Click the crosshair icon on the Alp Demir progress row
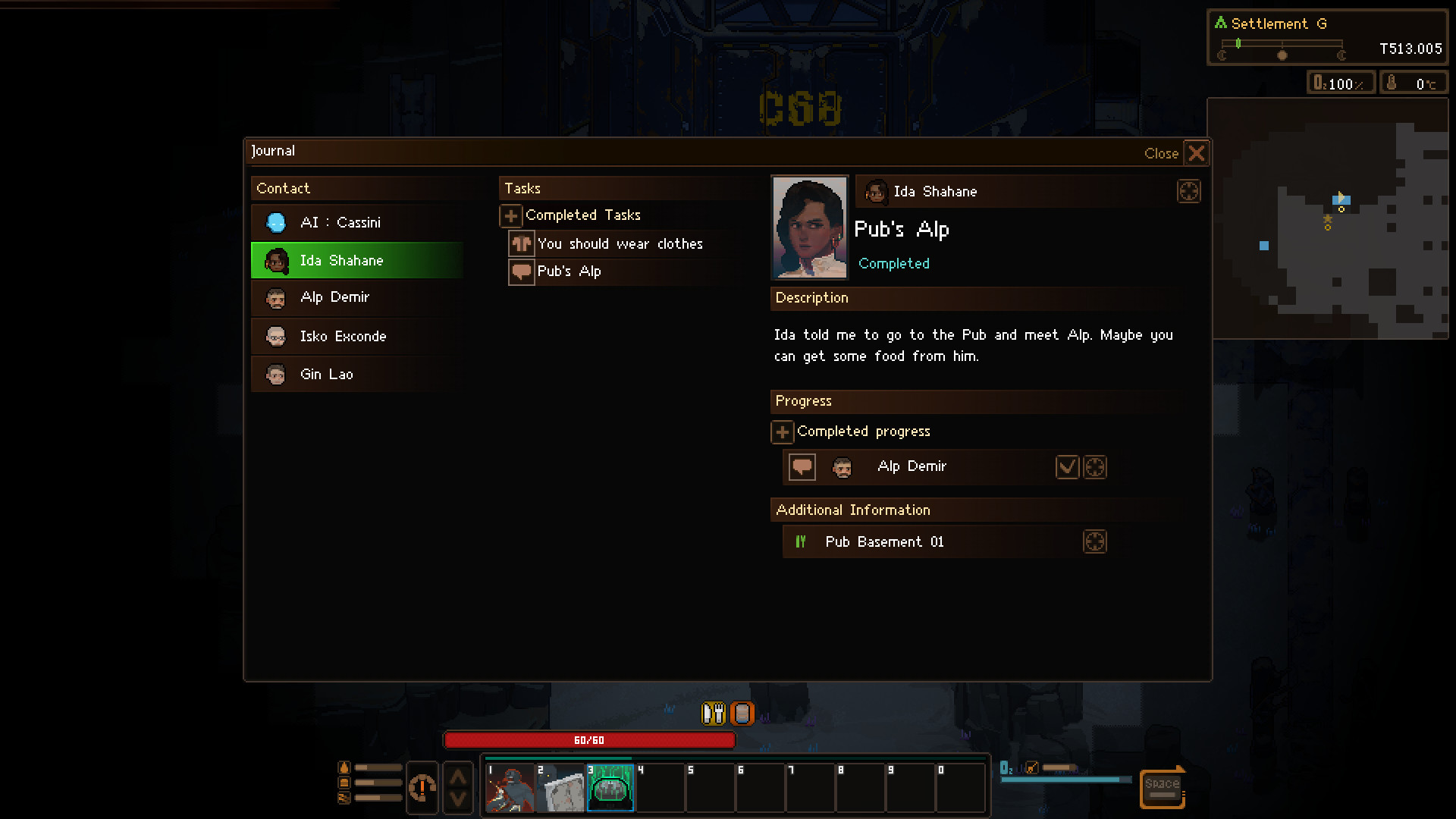Screen dimensions: 1456x819 1095,466
